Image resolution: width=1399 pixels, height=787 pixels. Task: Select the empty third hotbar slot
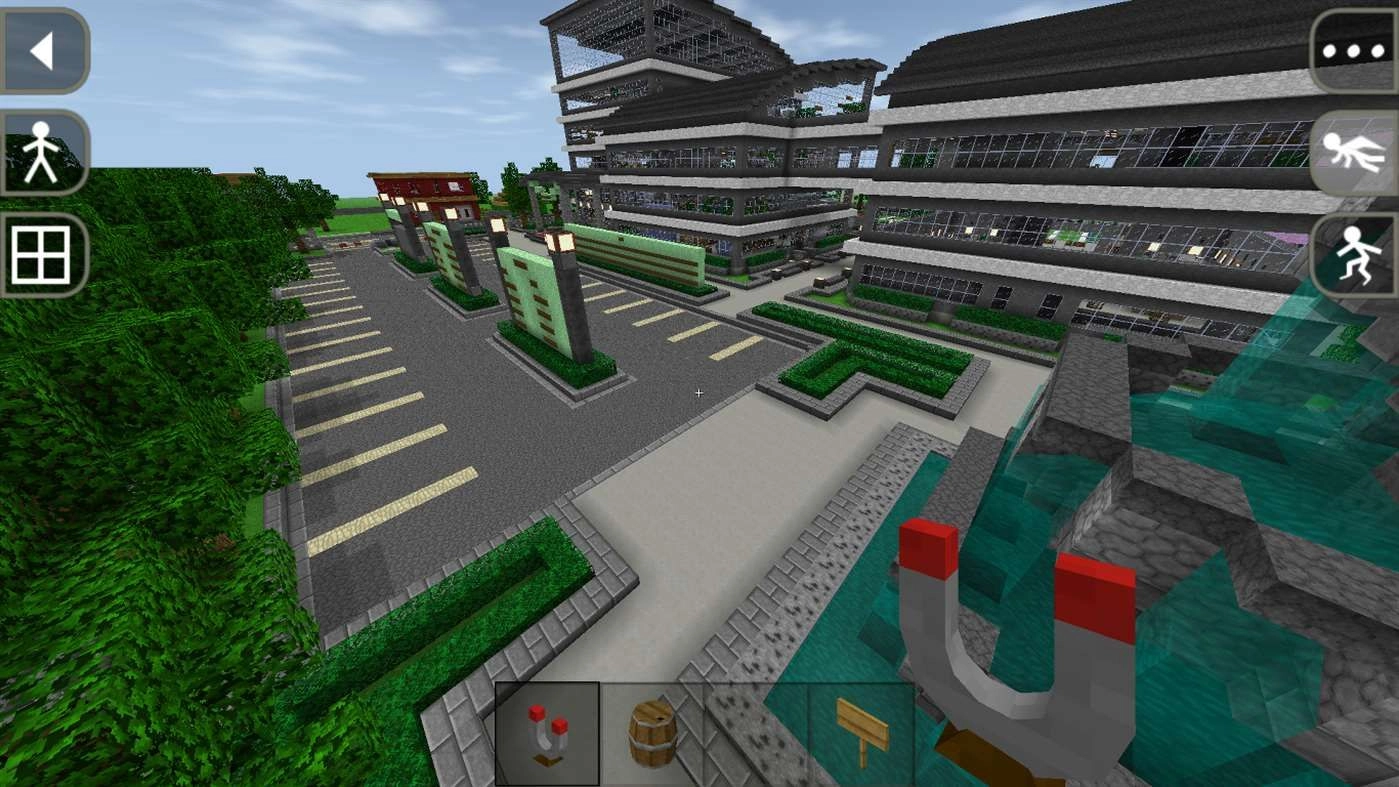click(x=758, y=734)
